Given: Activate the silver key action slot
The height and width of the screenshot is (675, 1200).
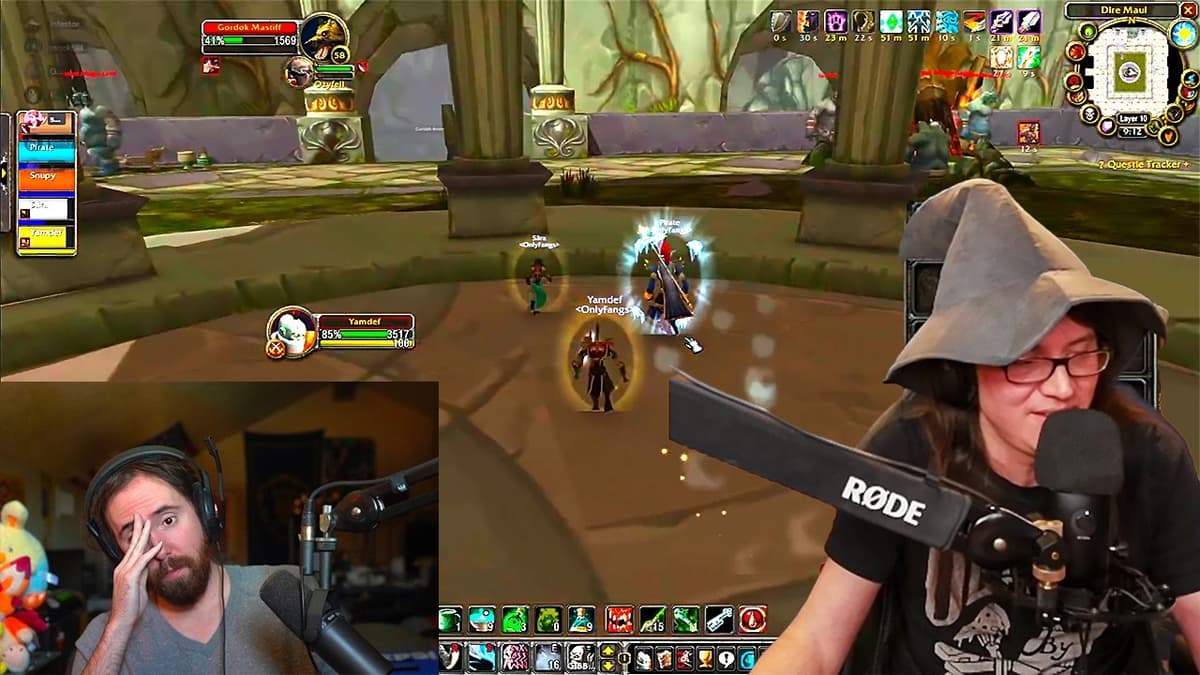Looking at the screenshot, I should click(719, 619).
